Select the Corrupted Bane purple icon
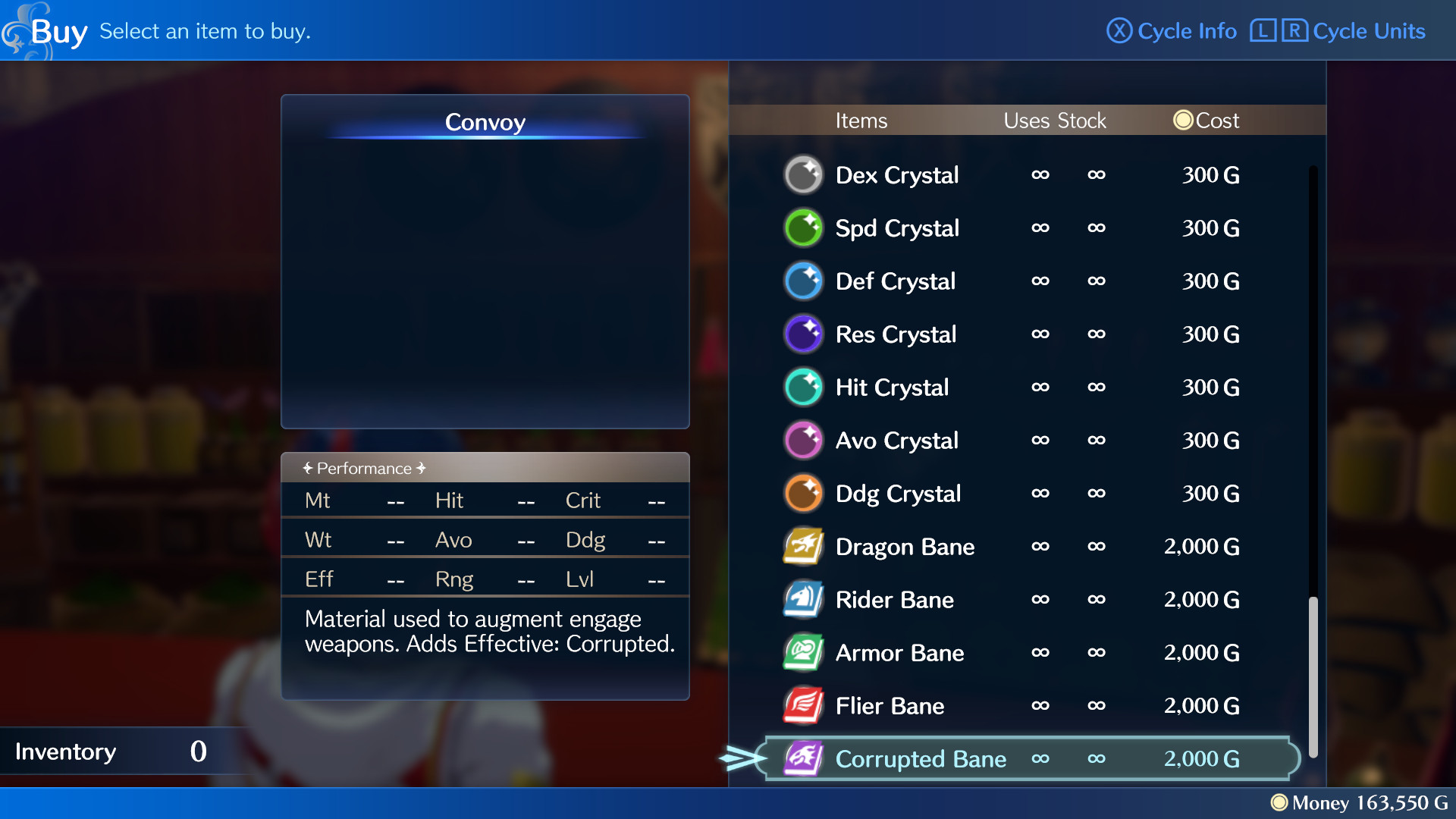Image resolution: width=1456 pixels, height=819 pixels. (x=803, y=758)
